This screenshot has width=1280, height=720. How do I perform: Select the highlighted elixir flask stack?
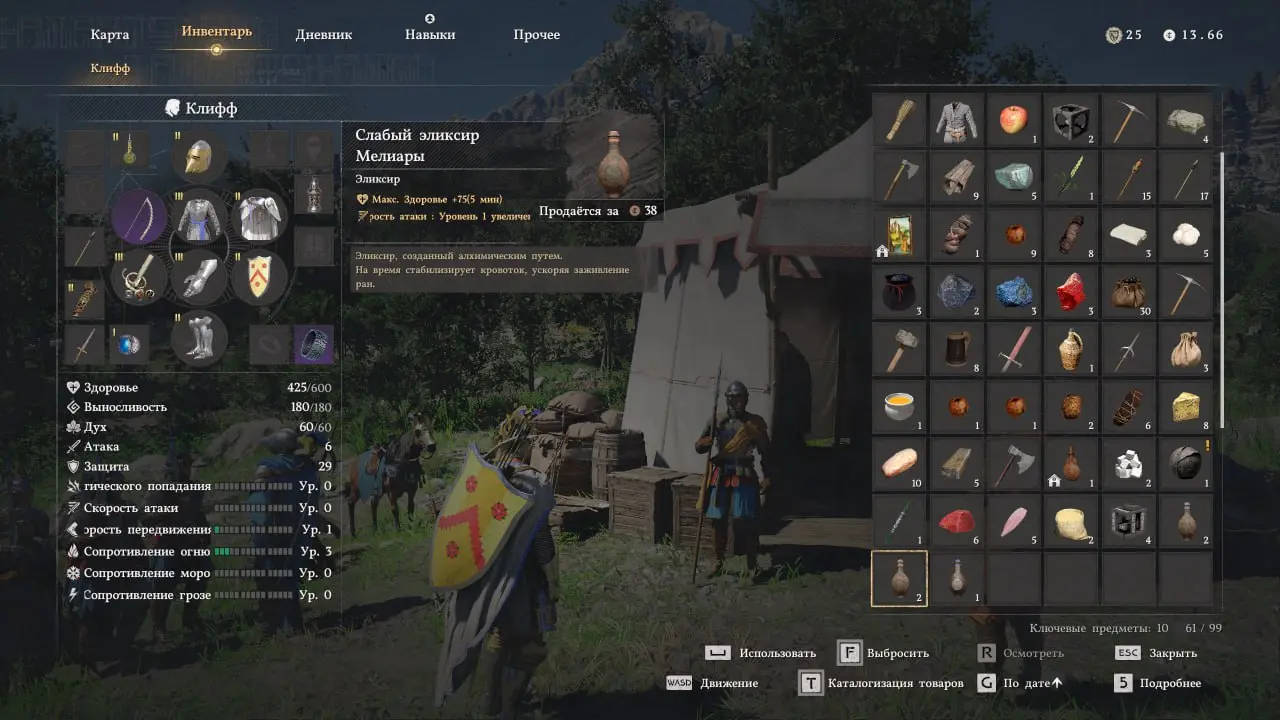pos(899,578)
